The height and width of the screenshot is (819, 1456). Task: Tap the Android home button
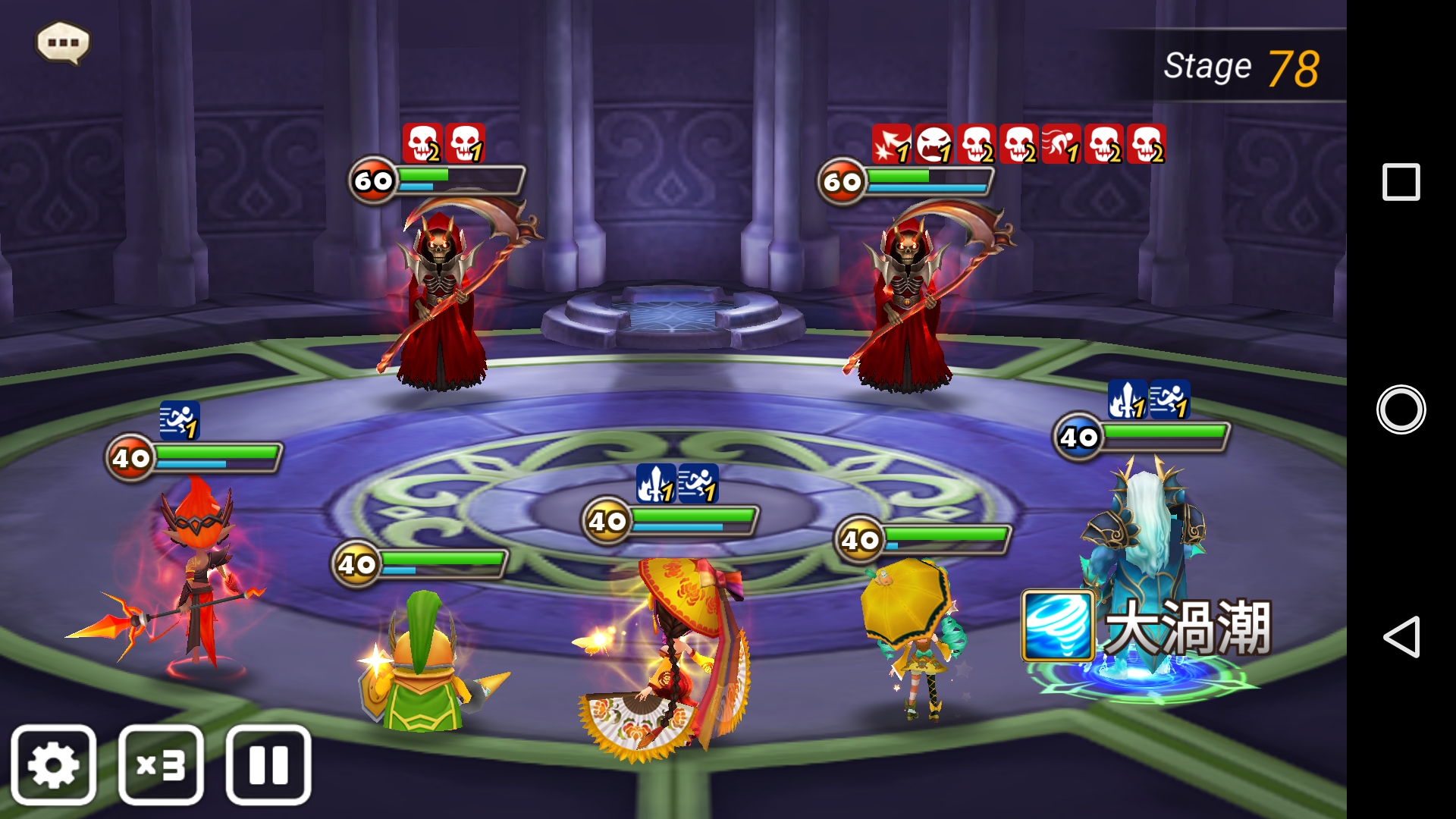pyautogui.click(x=1401, y=409)
